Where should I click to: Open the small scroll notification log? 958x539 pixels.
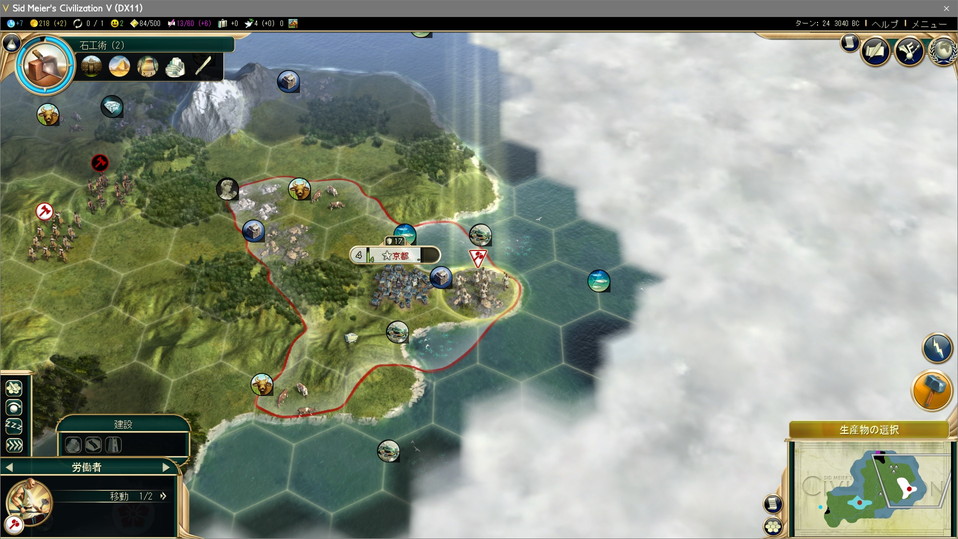coord(850,43)
